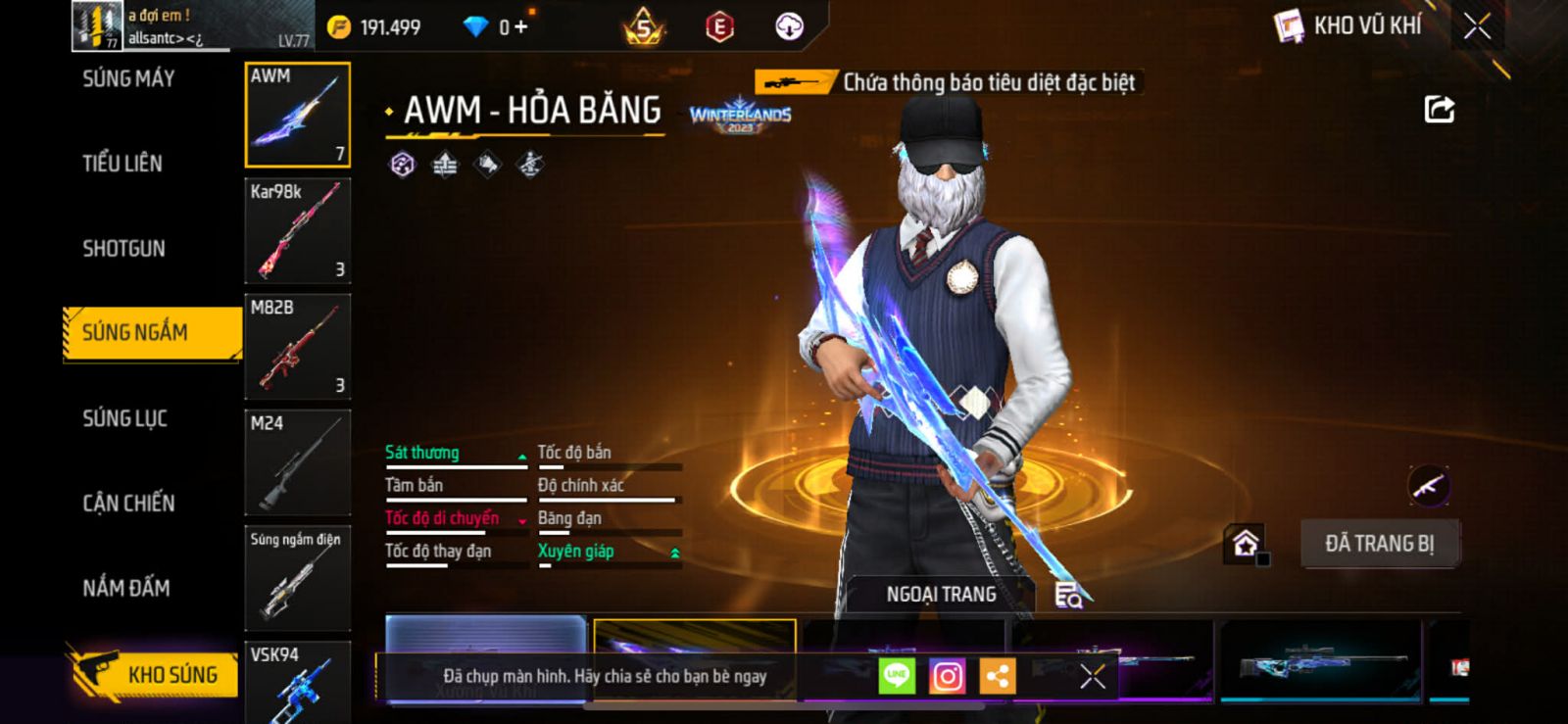Open the KHO SÚNG button
The image size is (1568, 724).
(x=155, y=675)
